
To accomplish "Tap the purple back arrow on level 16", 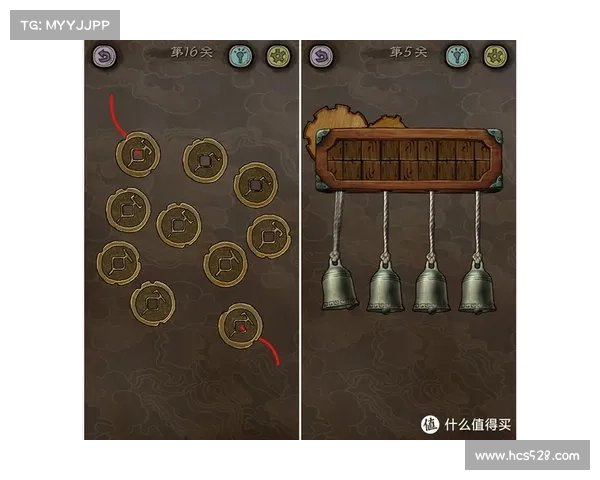I will click(105, 58).
